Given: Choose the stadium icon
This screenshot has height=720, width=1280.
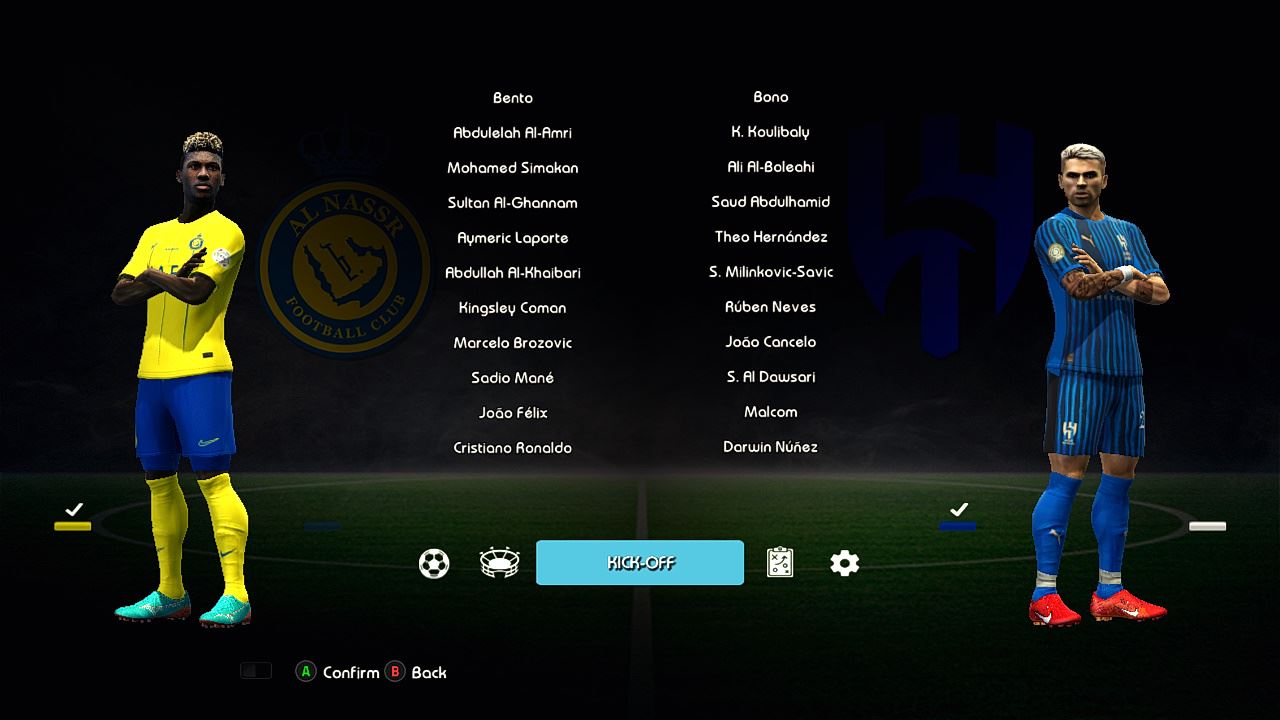Looking at the screenshot, I should tap(499, 564).
